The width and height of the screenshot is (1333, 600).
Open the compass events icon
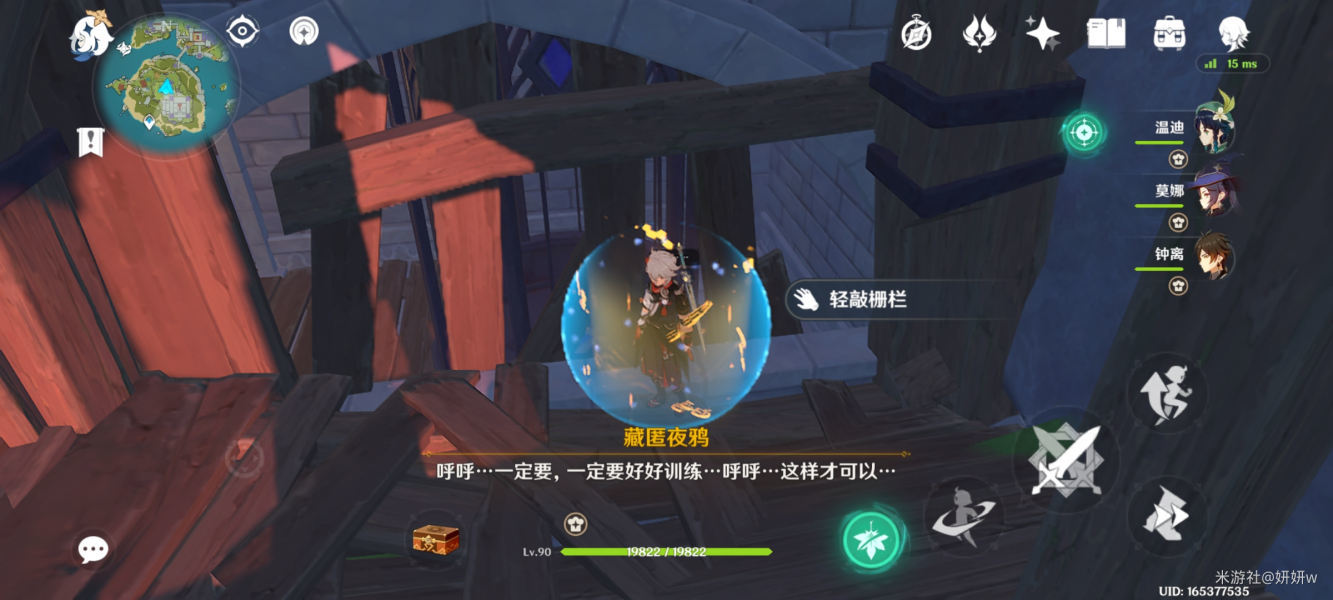[916, 33]
